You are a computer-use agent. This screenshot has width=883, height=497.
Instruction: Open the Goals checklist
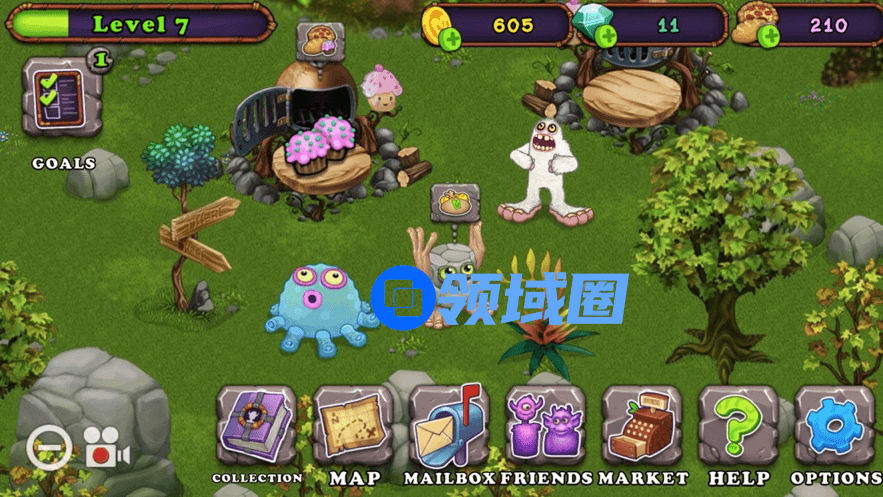point(61,97)
